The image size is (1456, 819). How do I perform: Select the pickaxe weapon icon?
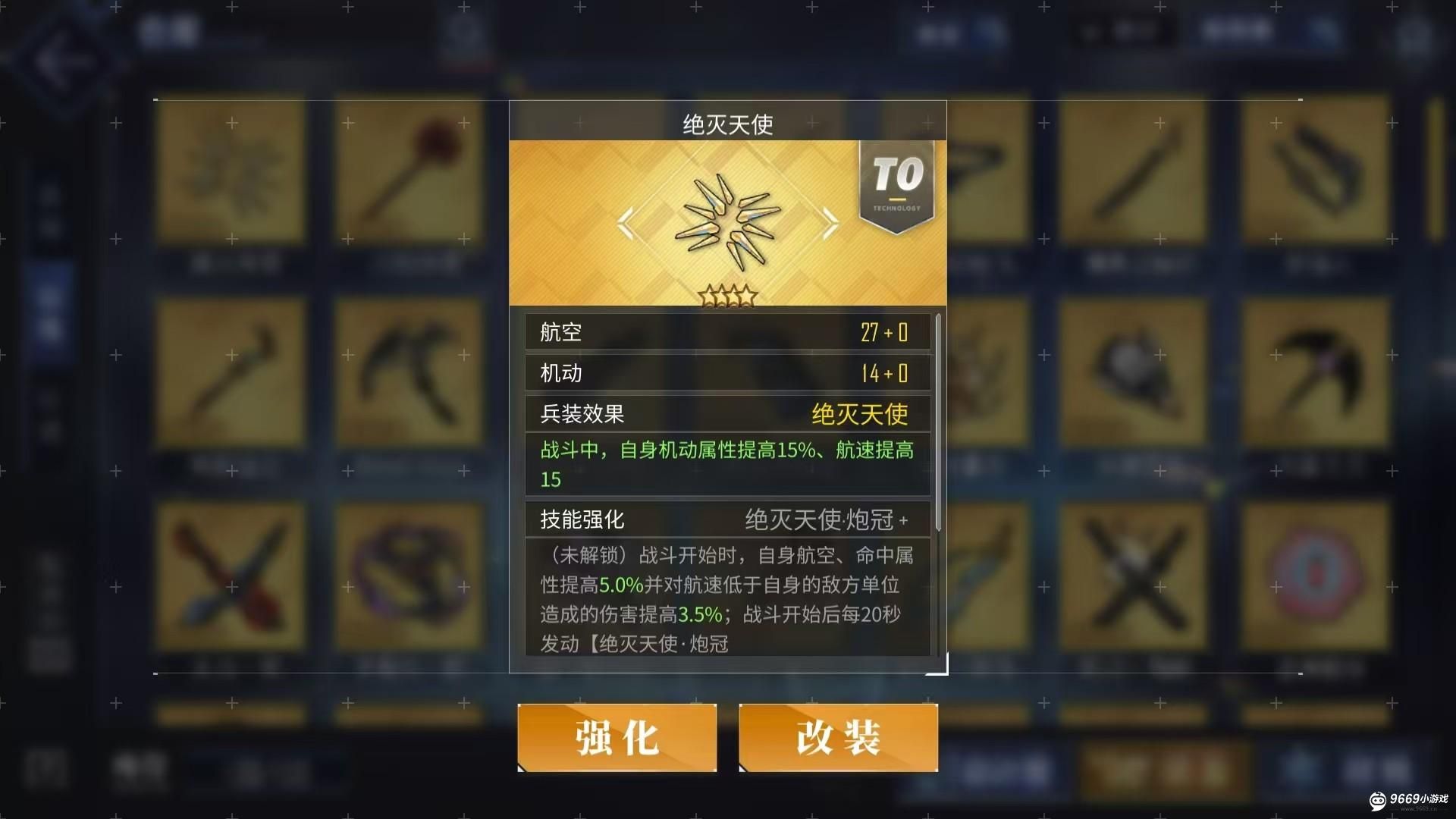click(409, 372)
